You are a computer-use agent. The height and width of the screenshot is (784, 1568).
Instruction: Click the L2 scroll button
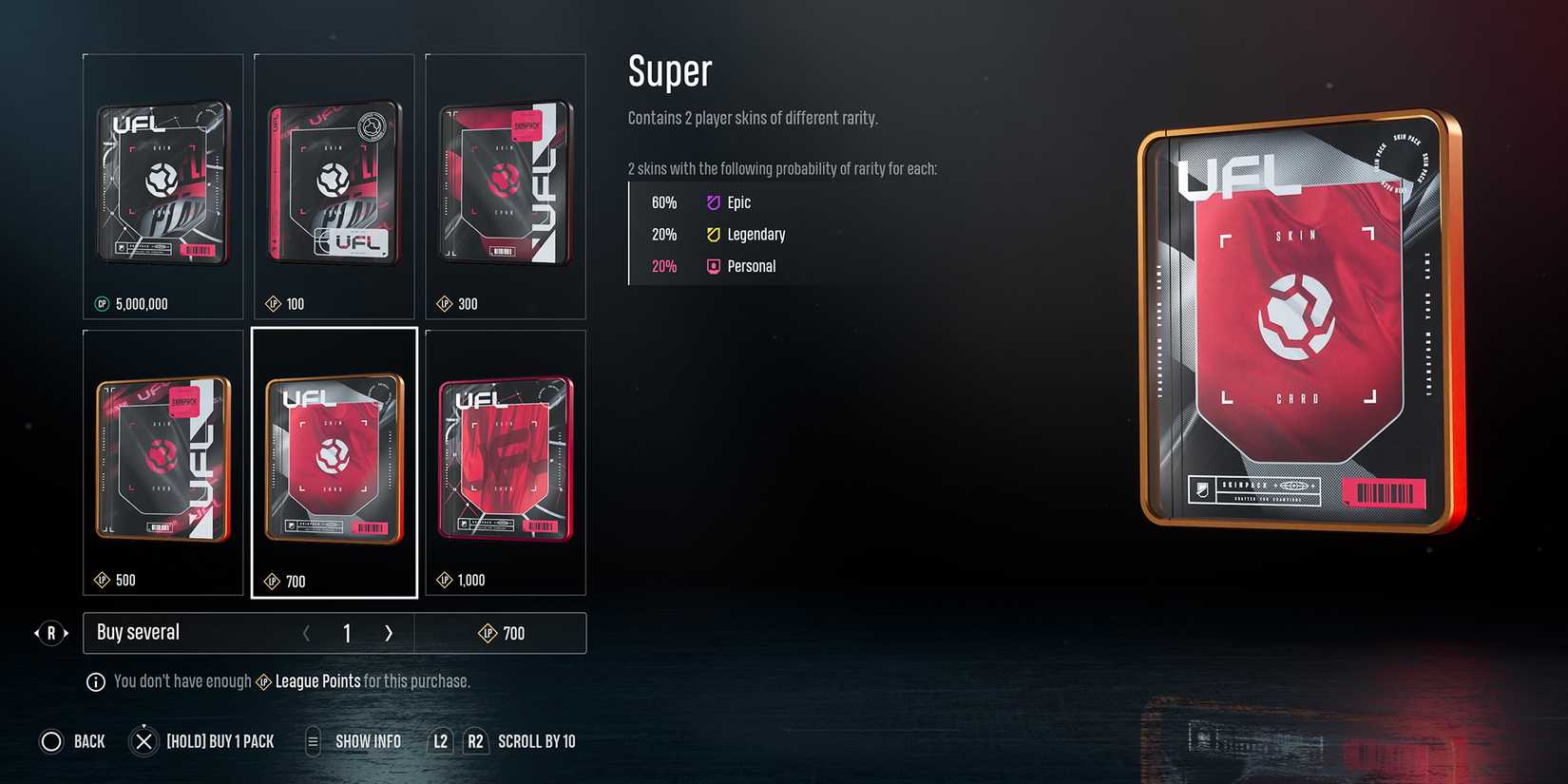pyautogui.click(x=439, y=741)
